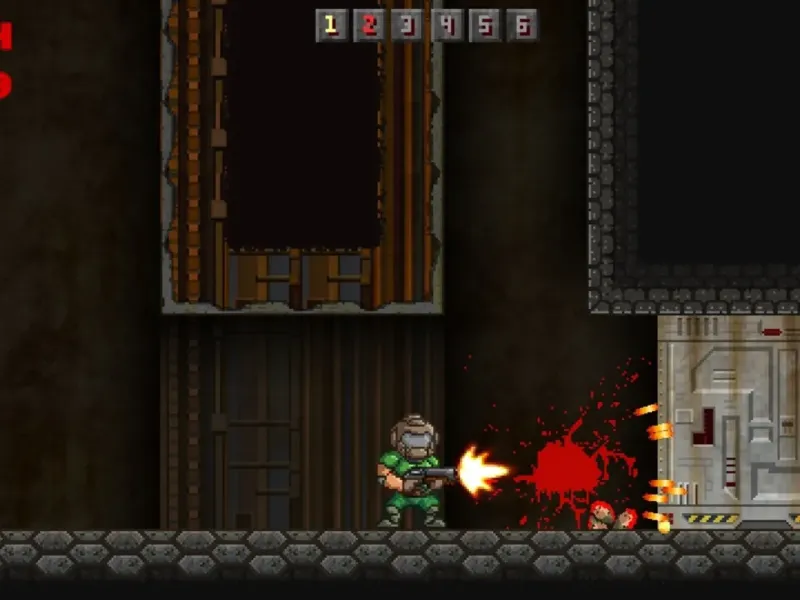Pick weapon slot 4

[x=446, y=25]
